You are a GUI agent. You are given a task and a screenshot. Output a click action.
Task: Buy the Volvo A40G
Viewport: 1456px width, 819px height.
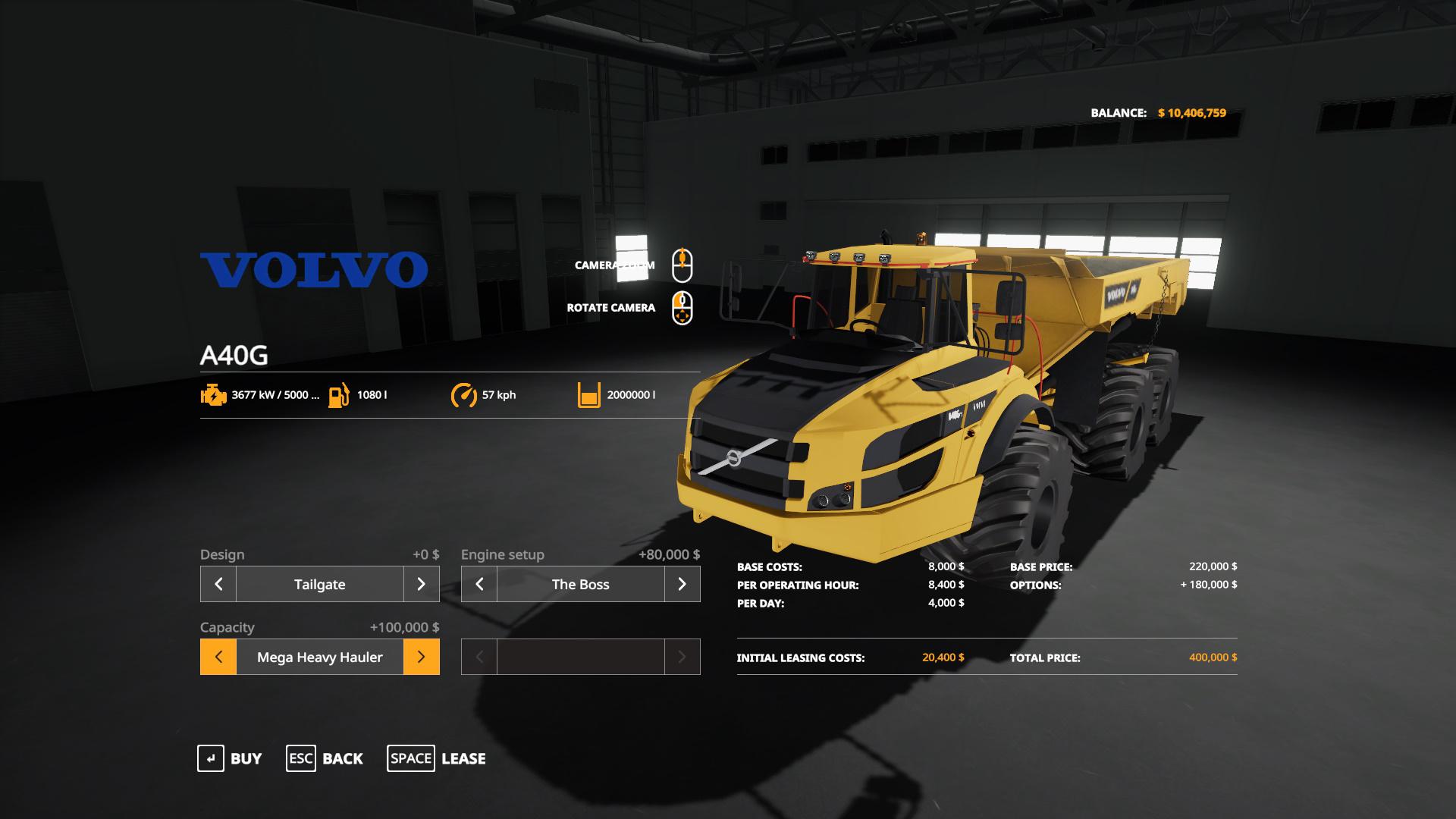230,758
